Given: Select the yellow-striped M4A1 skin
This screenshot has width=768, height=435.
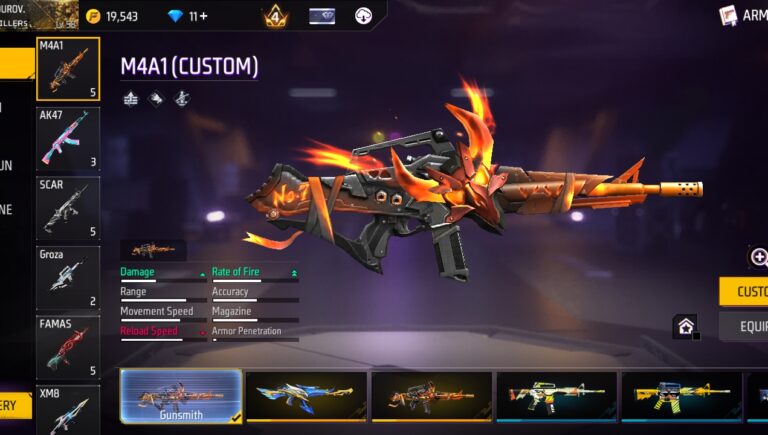Looking at the screenshot, I should pos(681,397).
